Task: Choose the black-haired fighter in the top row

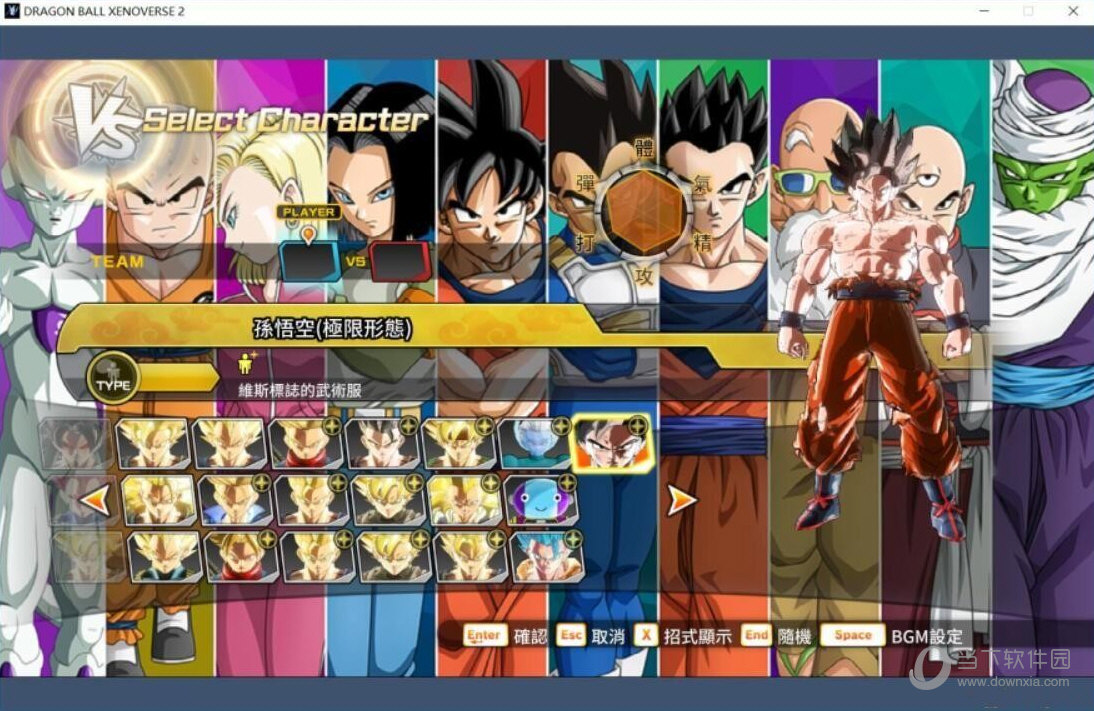Action: [382, 443]
